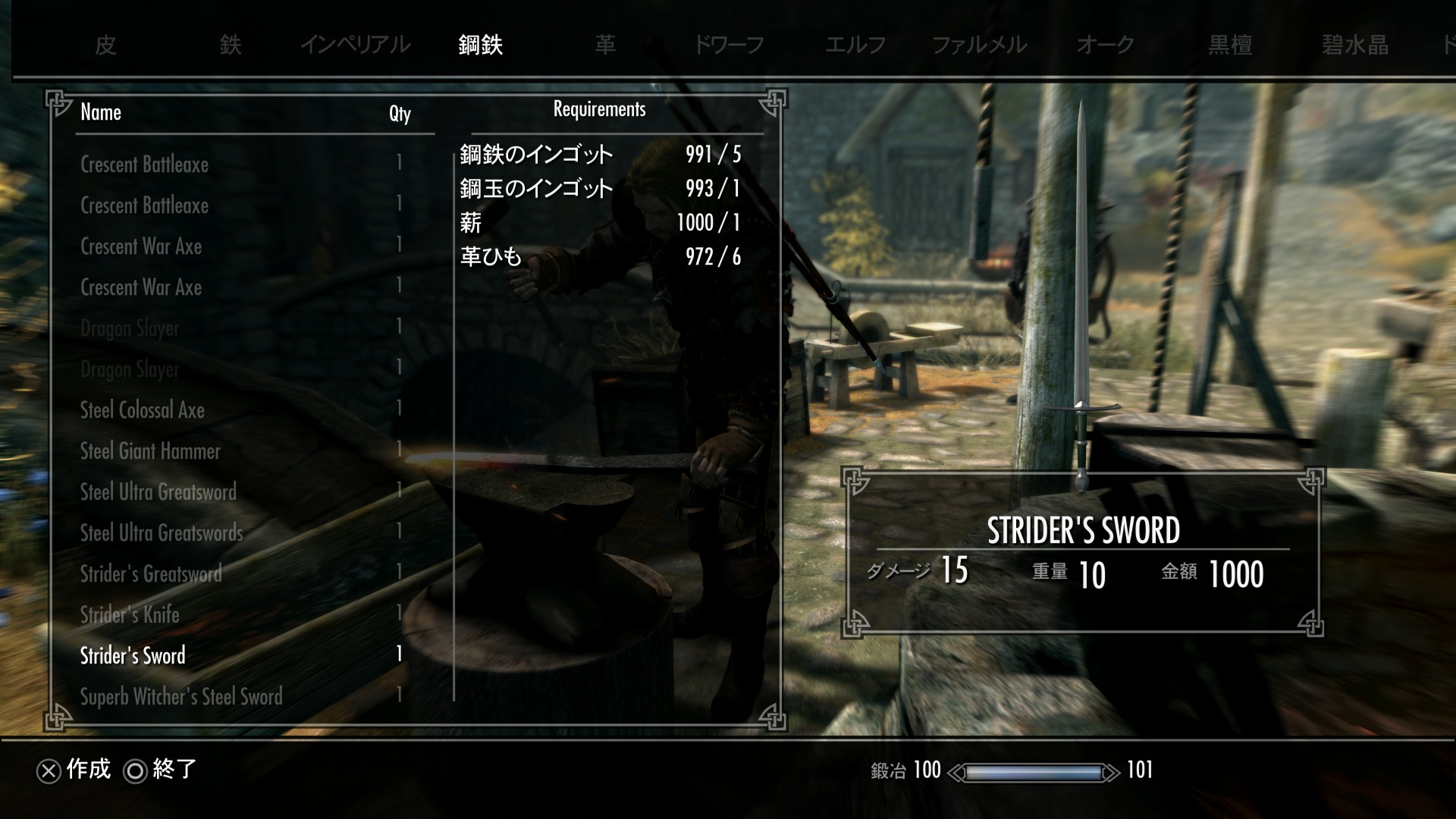Image resolution: width=1456 pixels, height=819 pixels.
Task: Open the 黒檀 category tab
Action: click(x=1230, y=45)
